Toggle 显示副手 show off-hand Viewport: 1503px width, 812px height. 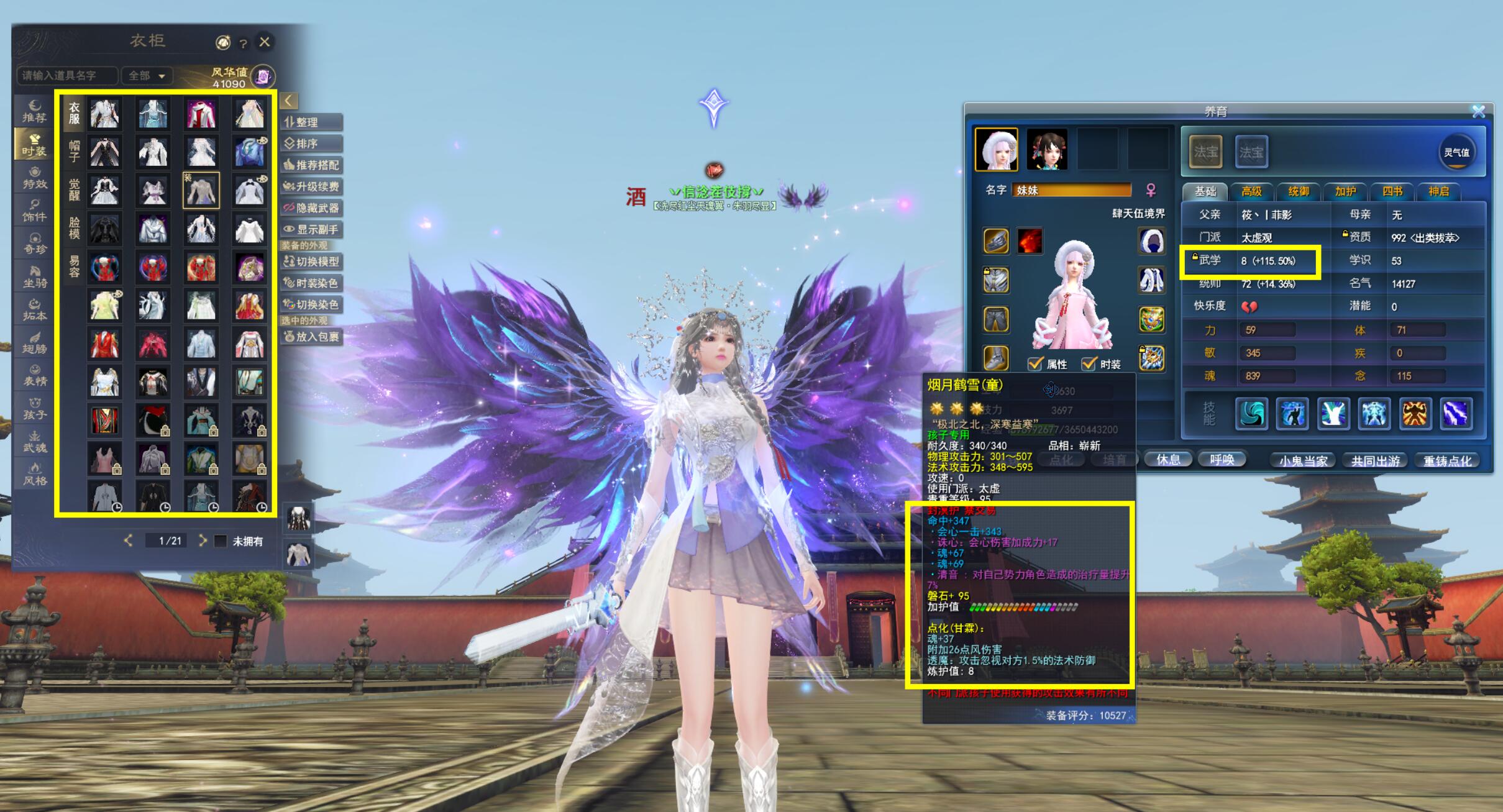click(x=311, y=229)
